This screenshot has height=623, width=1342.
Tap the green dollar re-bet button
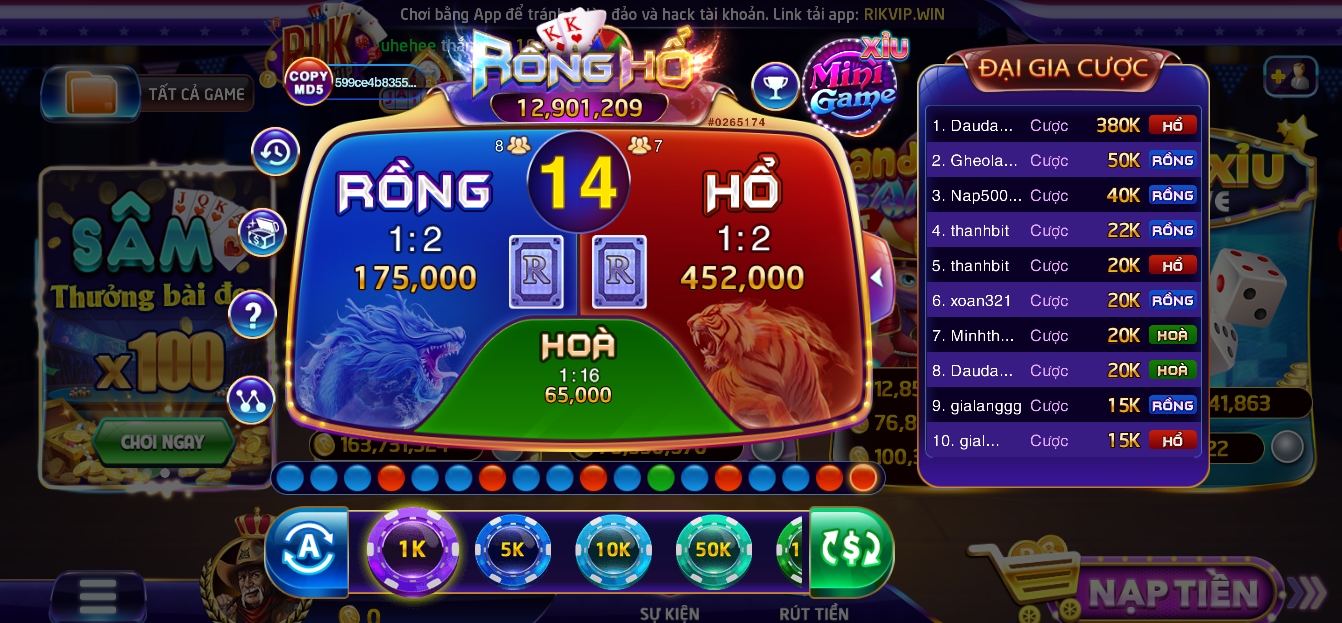(850, 549)
